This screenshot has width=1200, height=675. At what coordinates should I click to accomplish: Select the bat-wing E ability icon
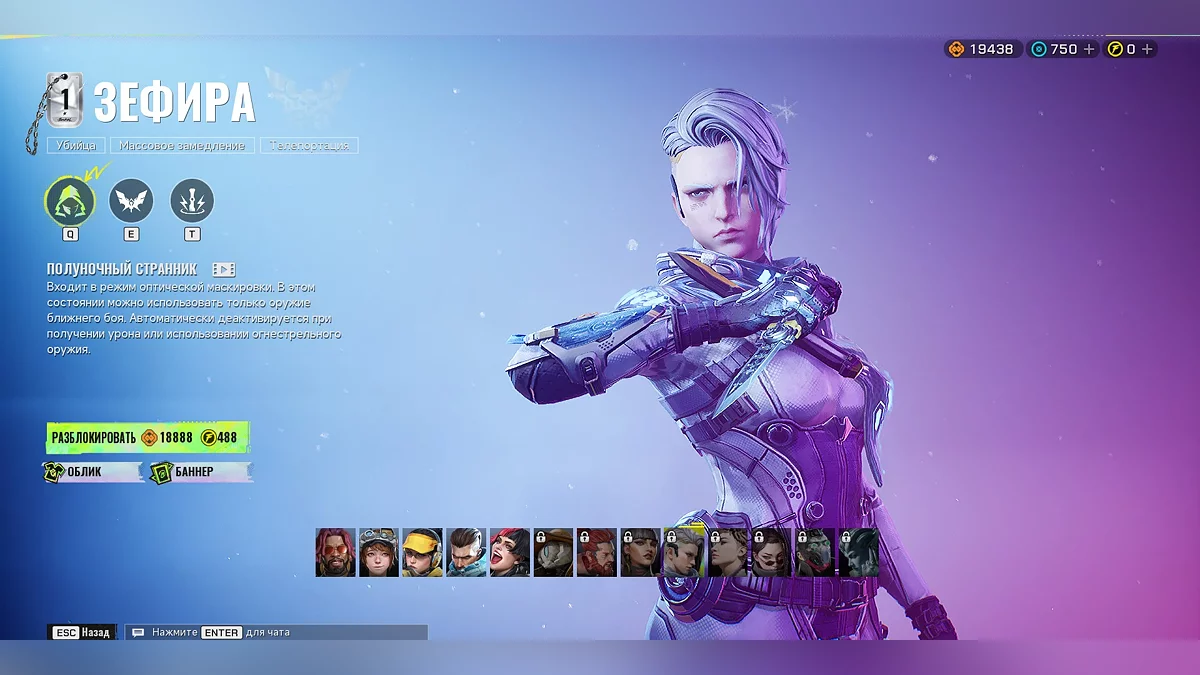pos(131,201)
